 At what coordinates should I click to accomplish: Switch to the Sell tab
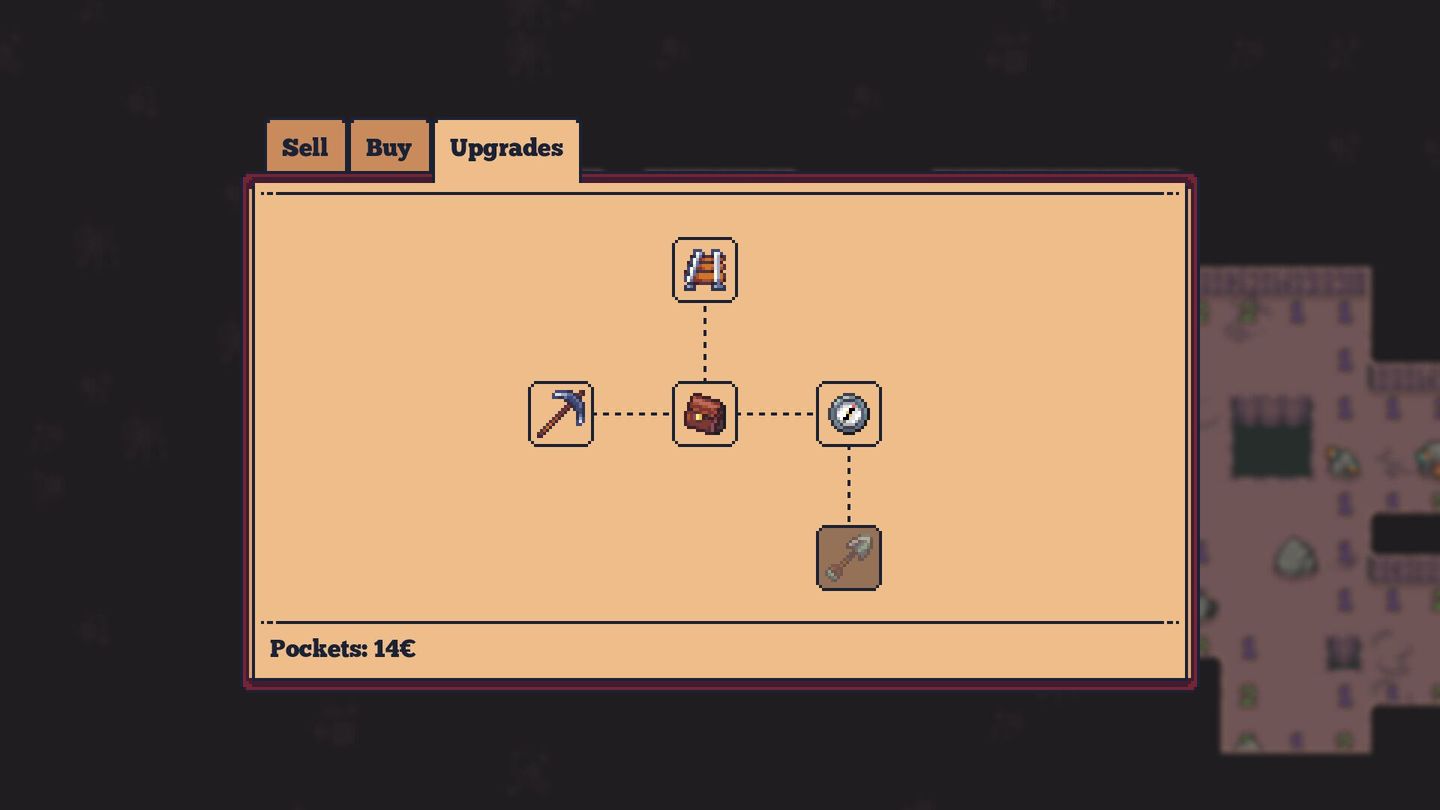click(306, 146)
